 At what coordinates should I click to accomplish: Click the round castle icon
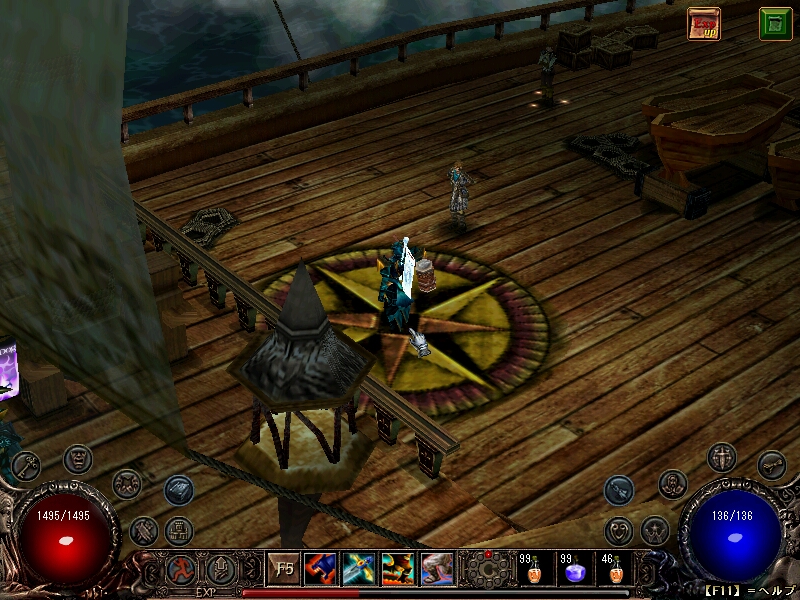tap(179, 530)
